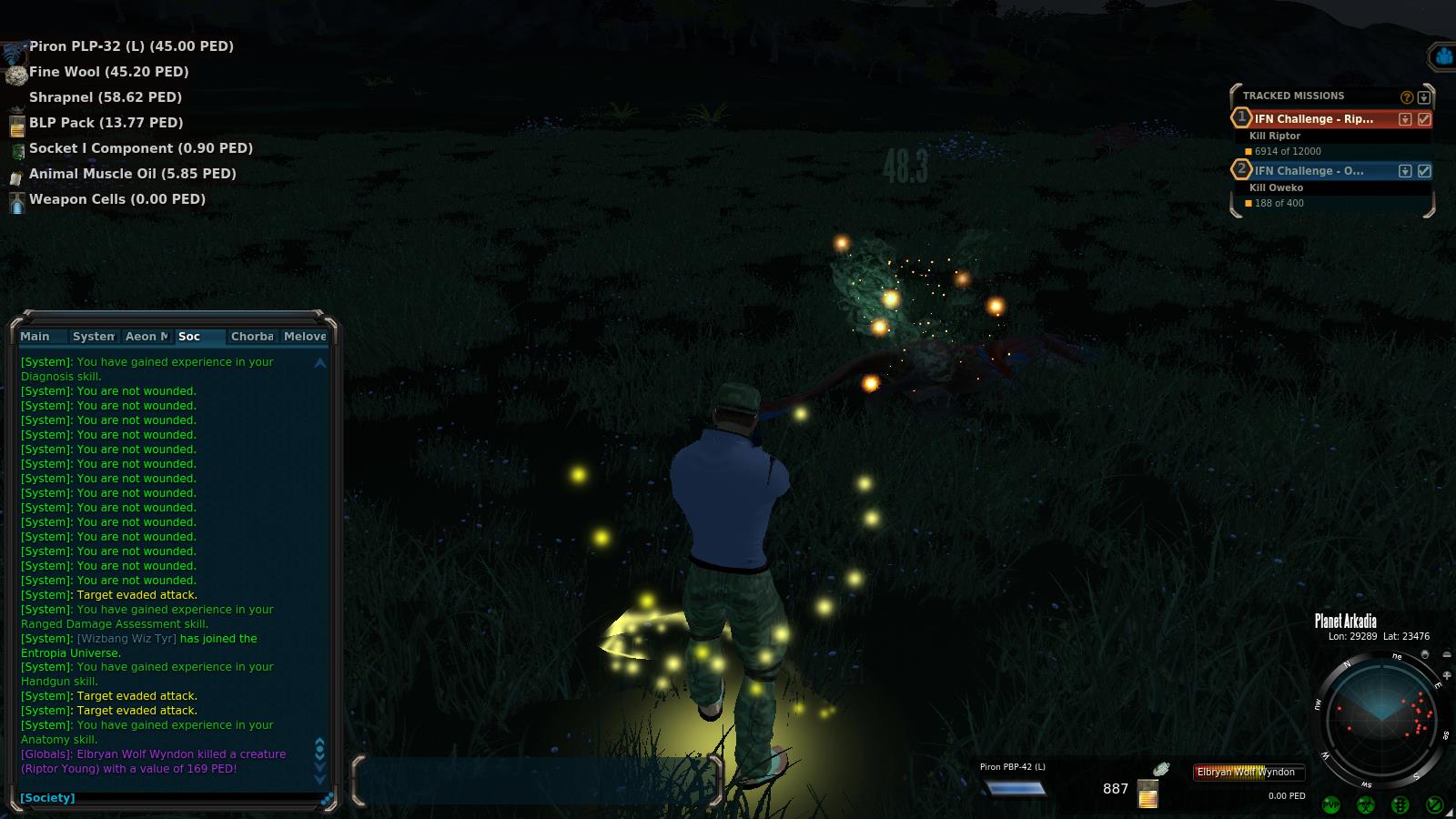Untrack the Riptor mission checkbox
The width and height of the screenshot is (1456, 819).
click(x=1424, y=119)
